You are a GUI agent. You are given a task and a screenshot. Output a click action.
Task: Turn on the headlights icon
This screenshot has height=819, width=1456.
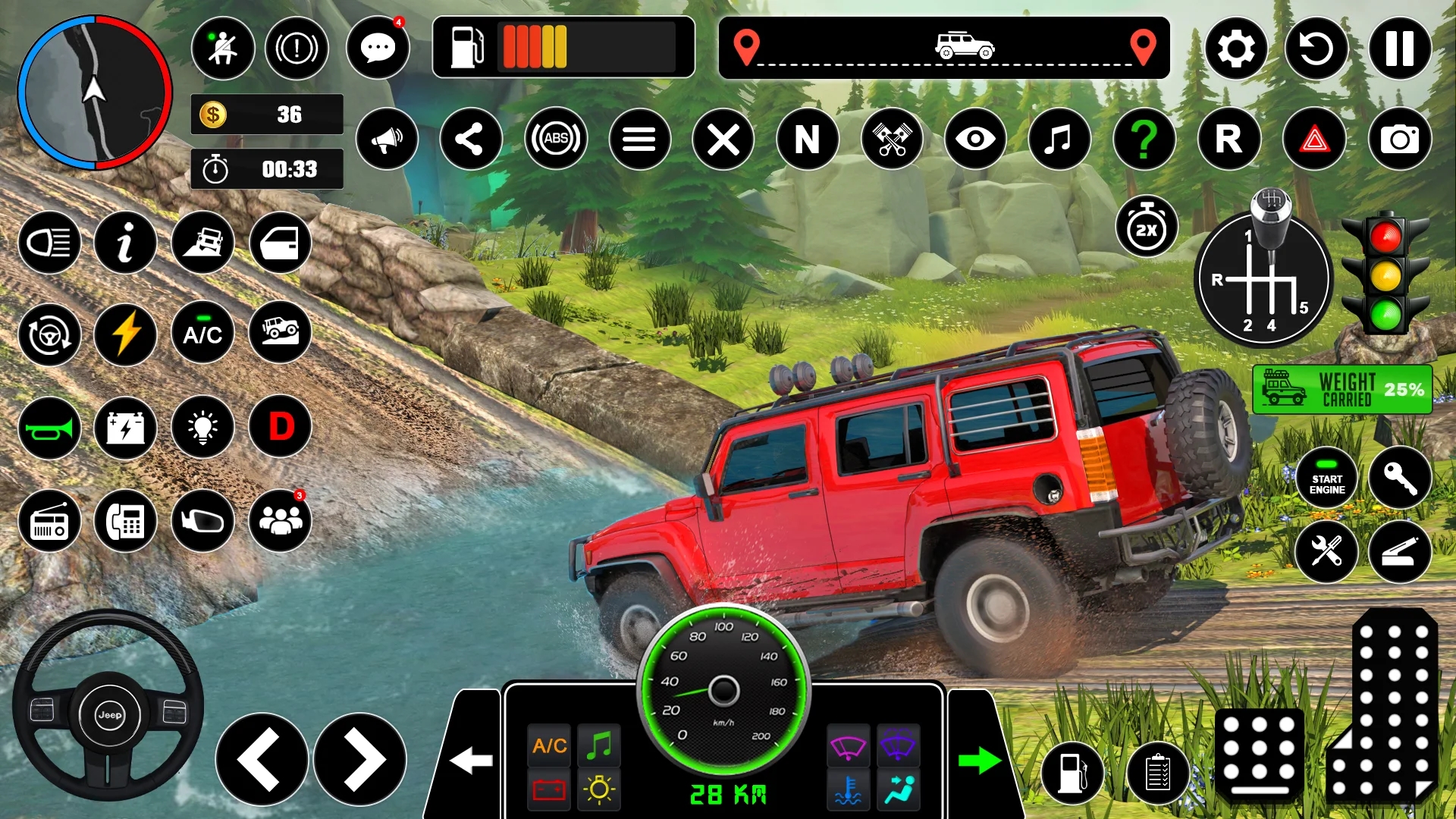(49, 243)
